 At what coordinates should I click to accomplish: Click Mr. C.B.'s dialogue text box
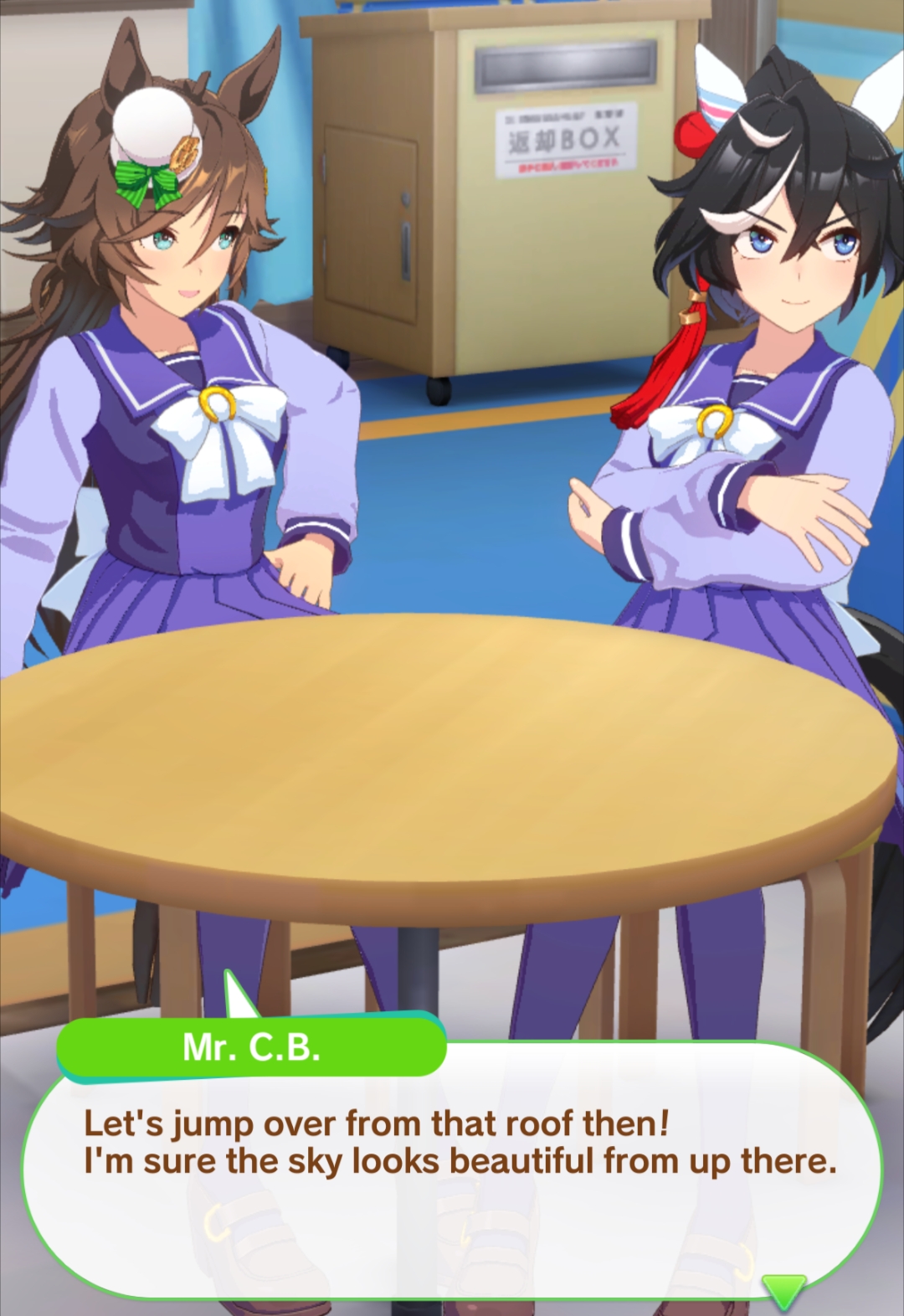pos(452,1172)
